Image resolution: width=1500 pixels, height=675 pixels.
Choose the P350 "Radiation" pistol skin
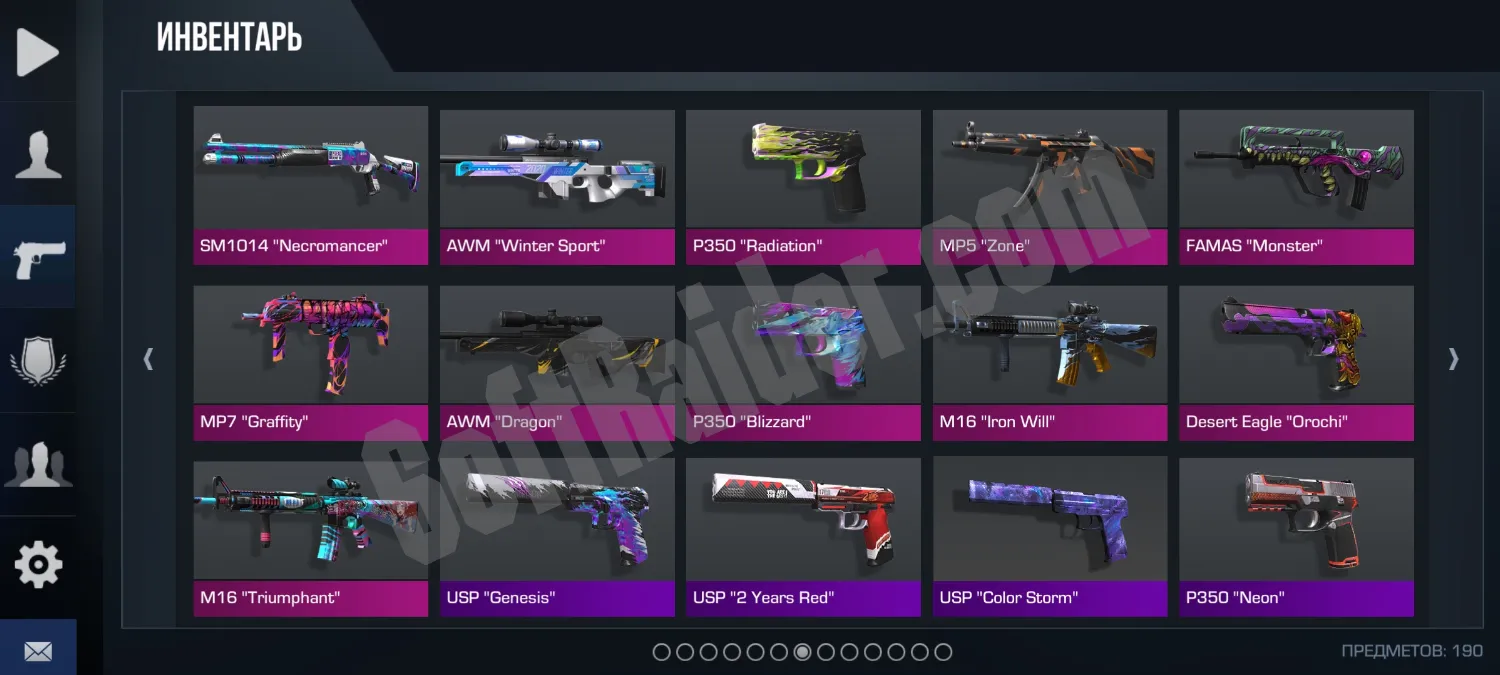pyautogui.click(x=803, y=185)
